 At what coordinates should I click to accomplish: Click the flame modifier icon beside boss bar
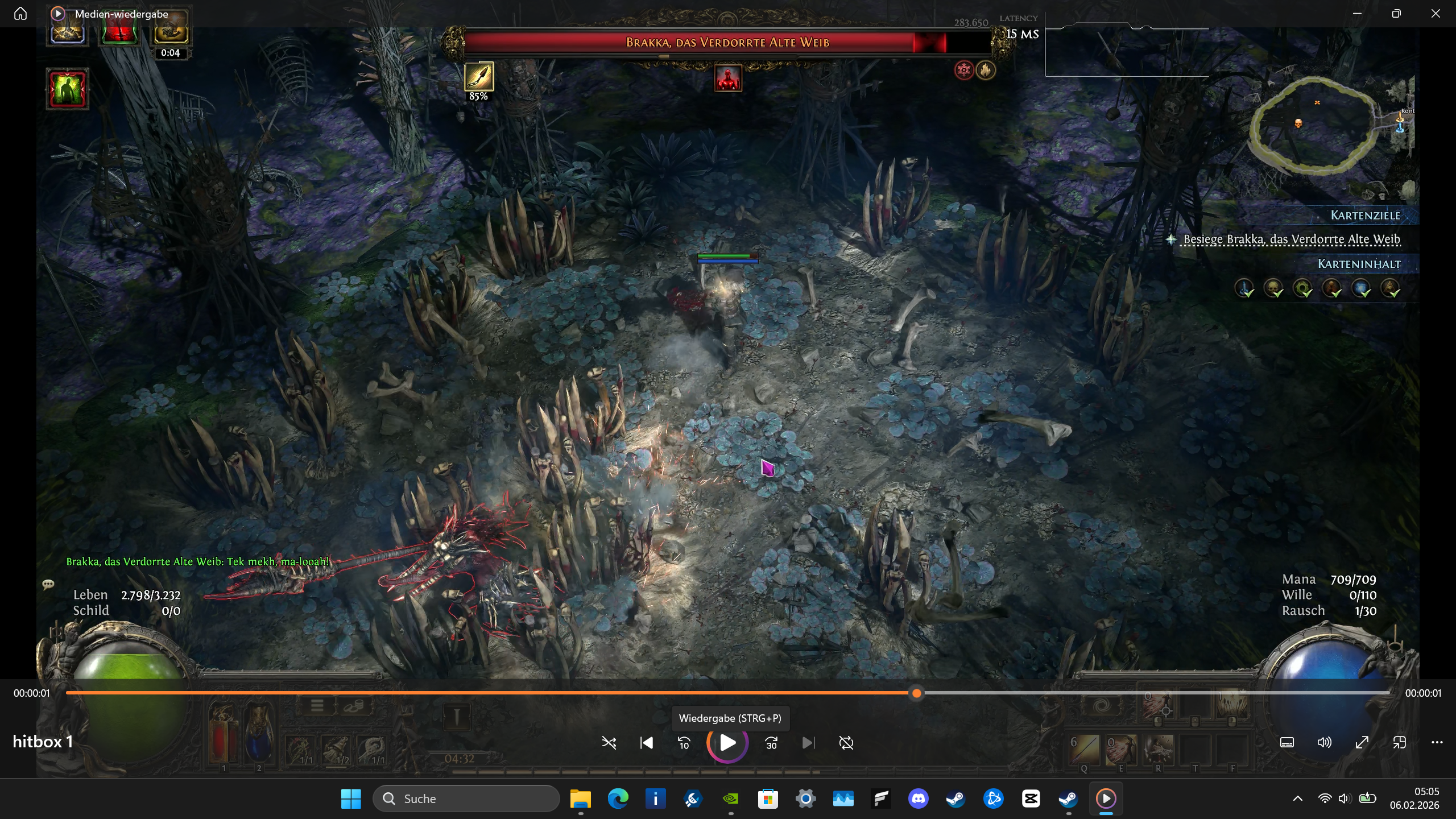986,71
